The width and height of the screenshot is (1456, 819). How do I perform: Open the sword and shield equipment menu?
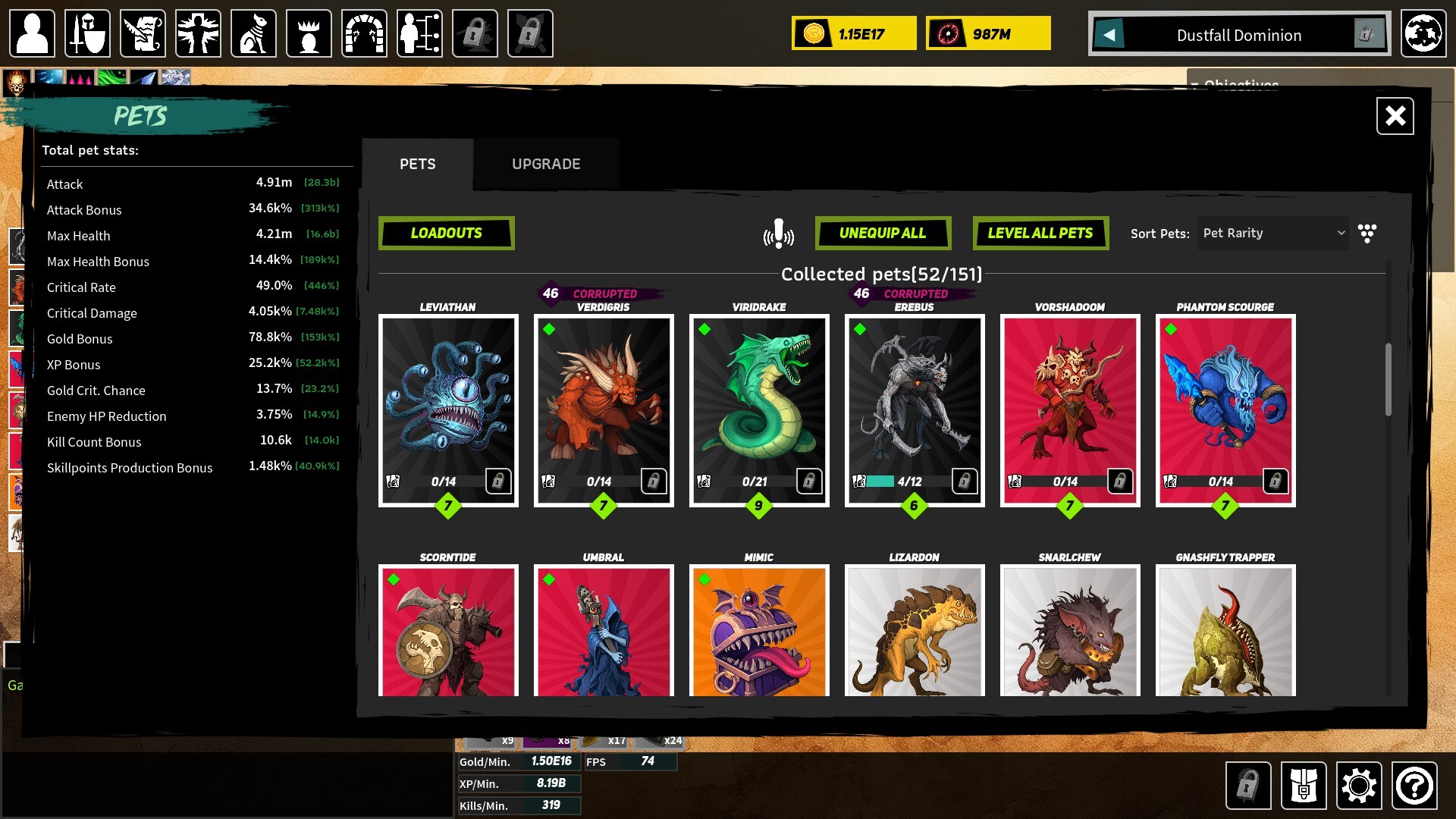point(87,33)
